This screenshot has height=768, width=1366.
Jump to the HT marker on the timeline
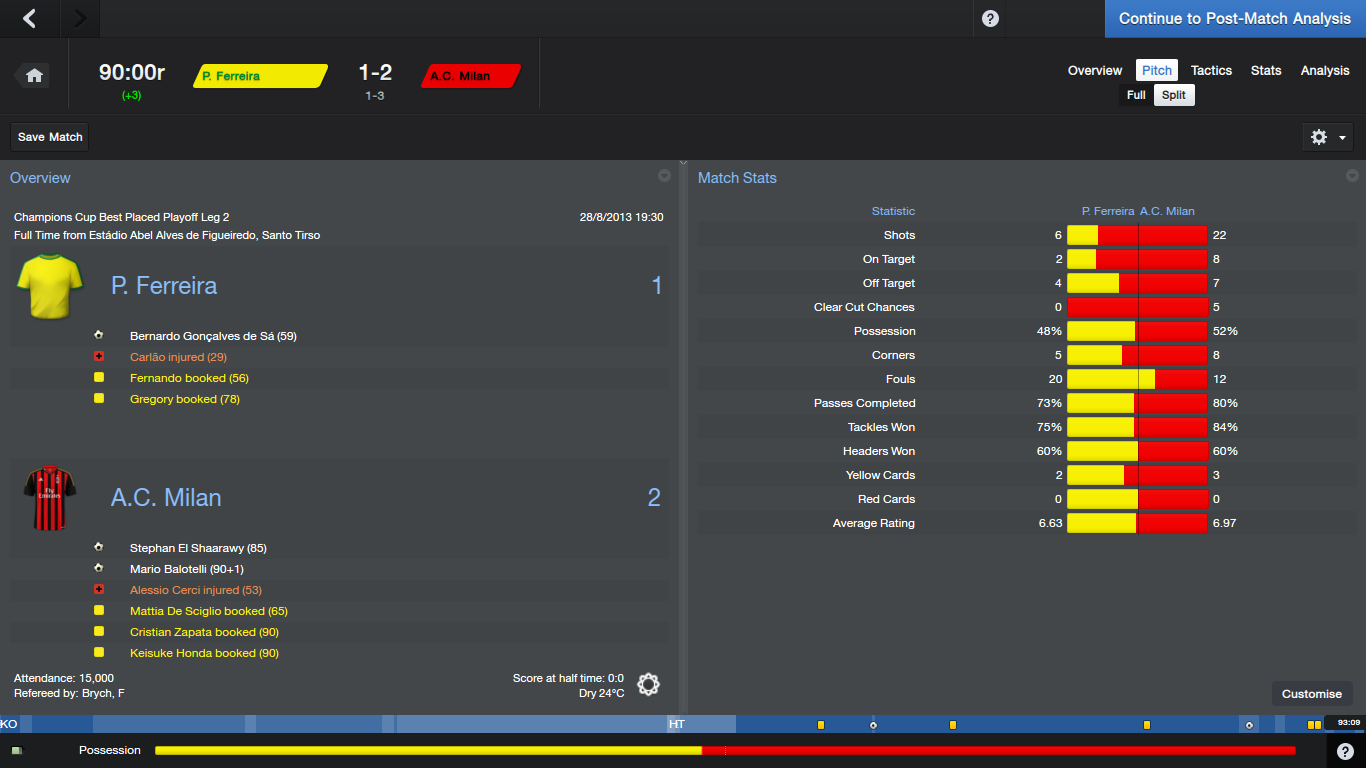(677, 724)
